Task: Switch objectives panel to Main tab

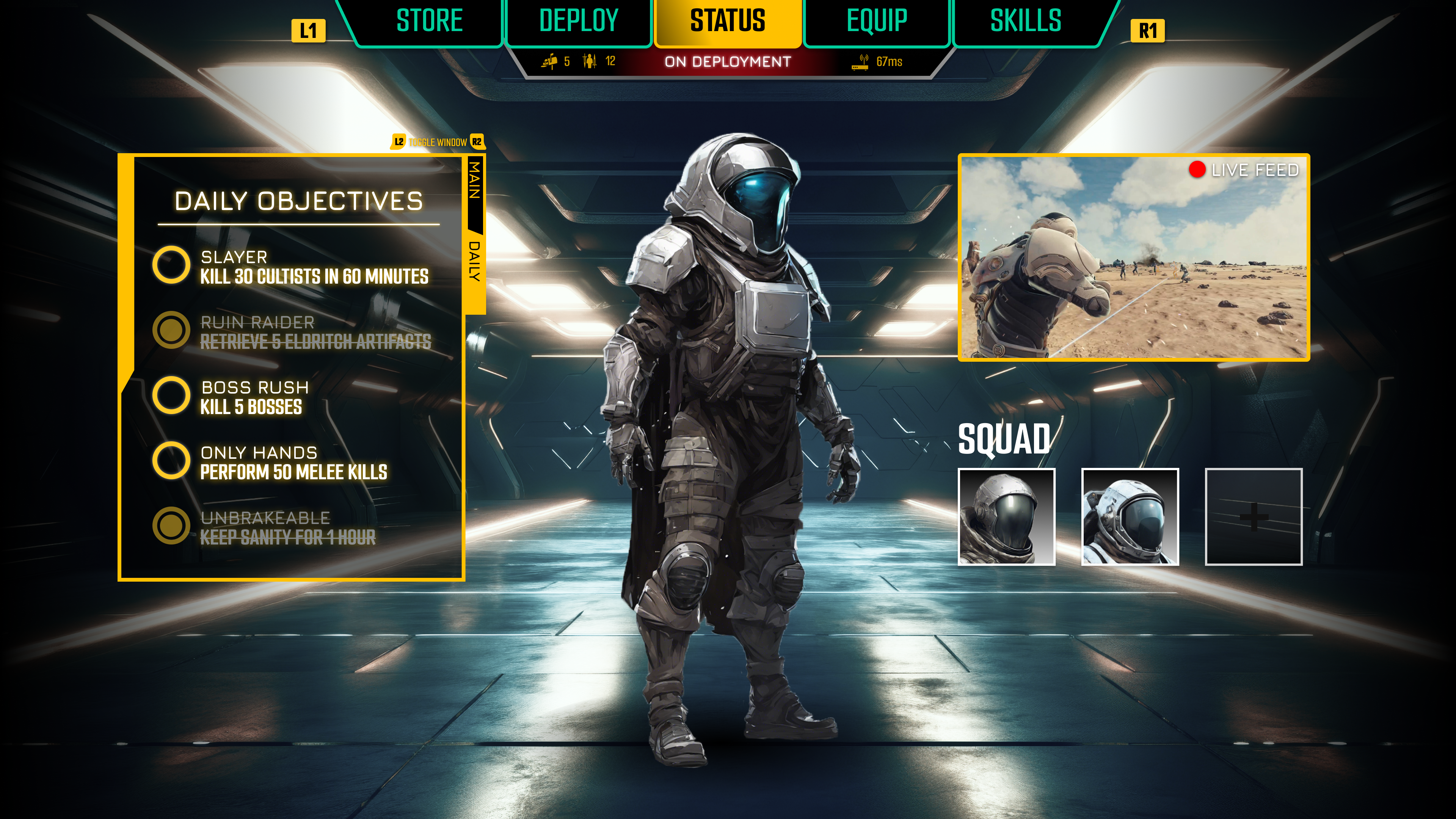Action: 475,181
